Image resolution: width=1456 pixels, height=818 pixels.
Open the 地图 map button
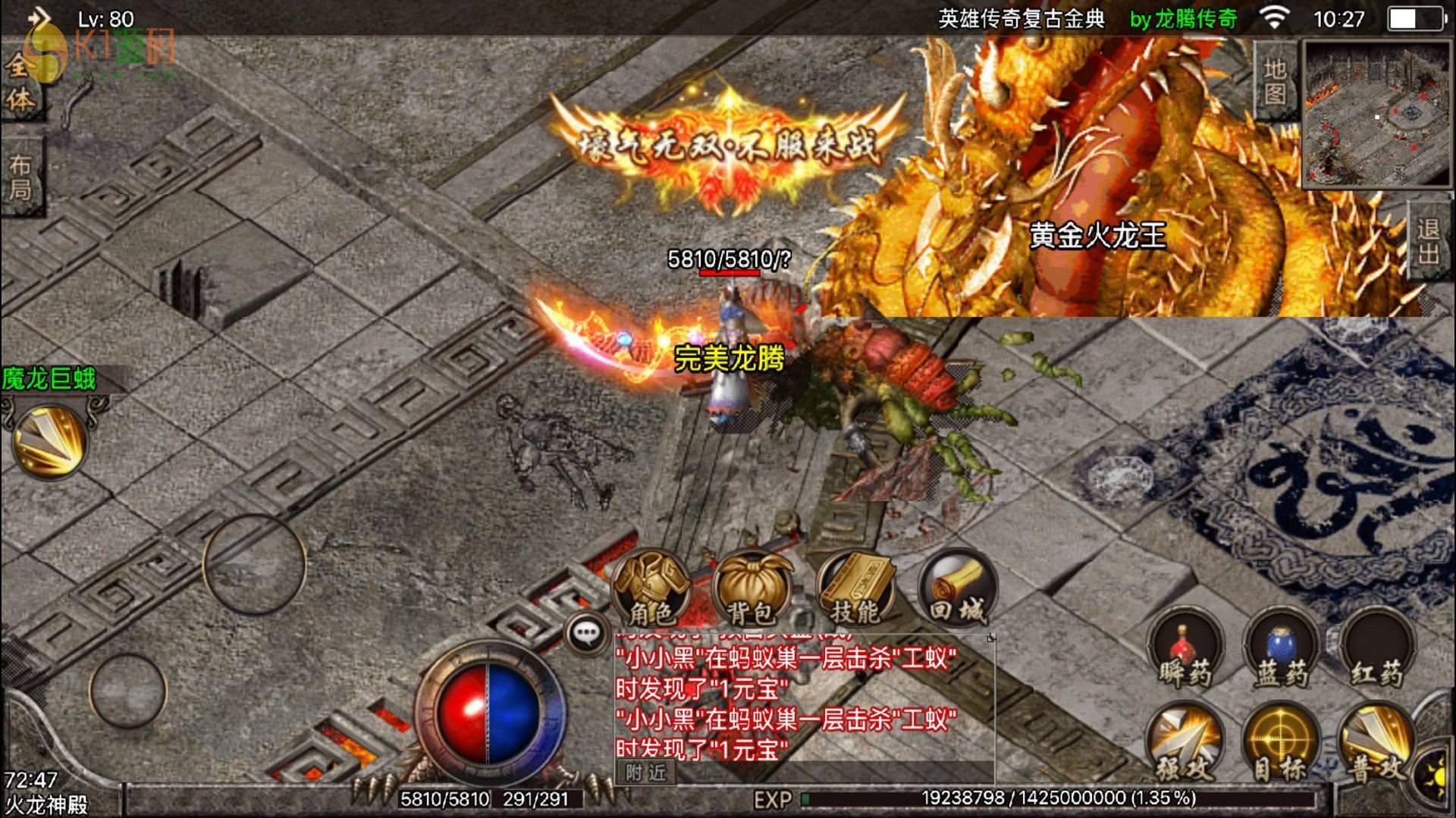click(x=1276, y=81)
